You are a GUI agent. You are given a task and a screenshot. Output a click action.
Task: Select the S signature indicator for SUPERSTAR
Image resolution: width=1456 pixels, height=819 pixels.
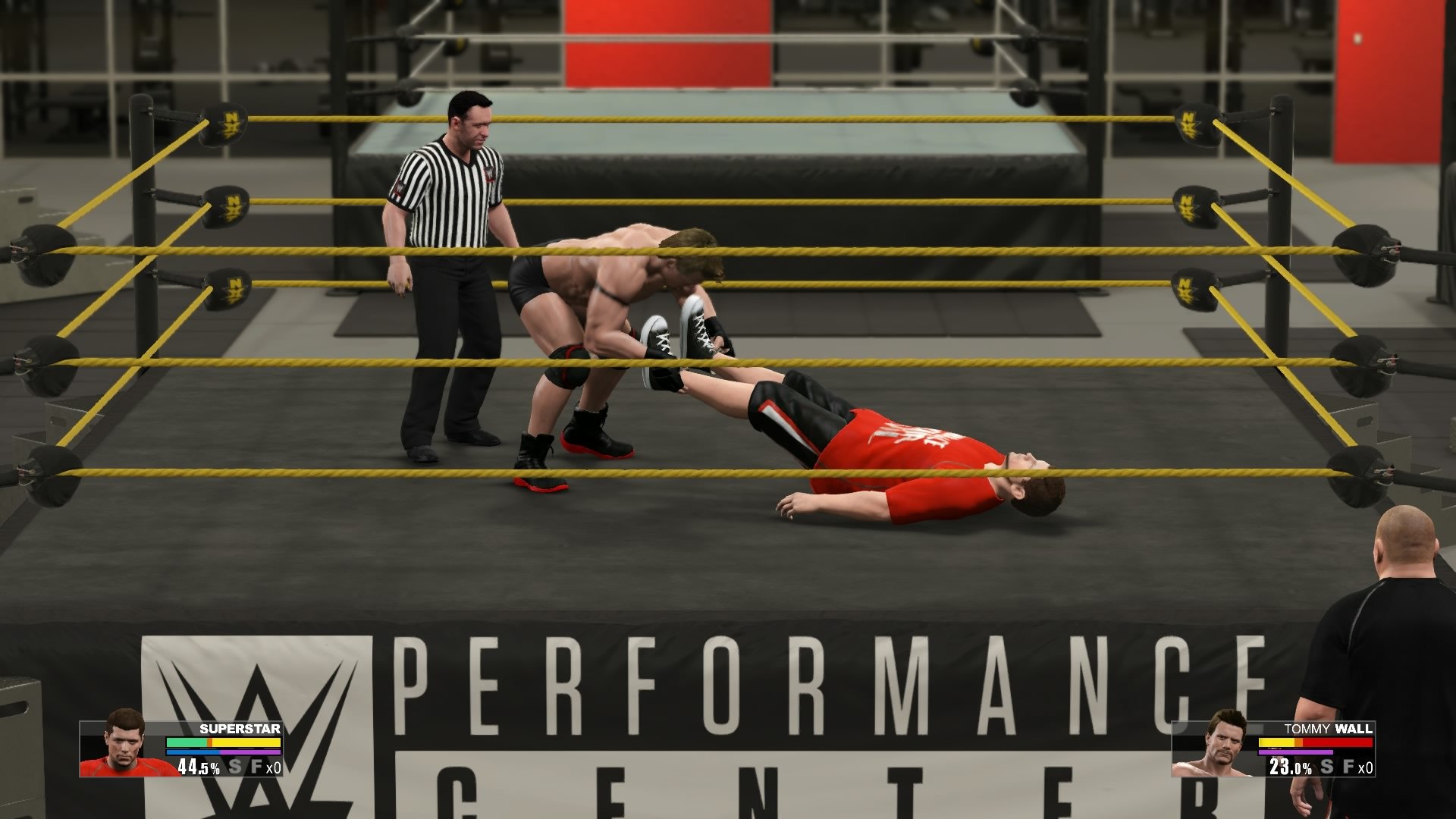pos(235,767)
